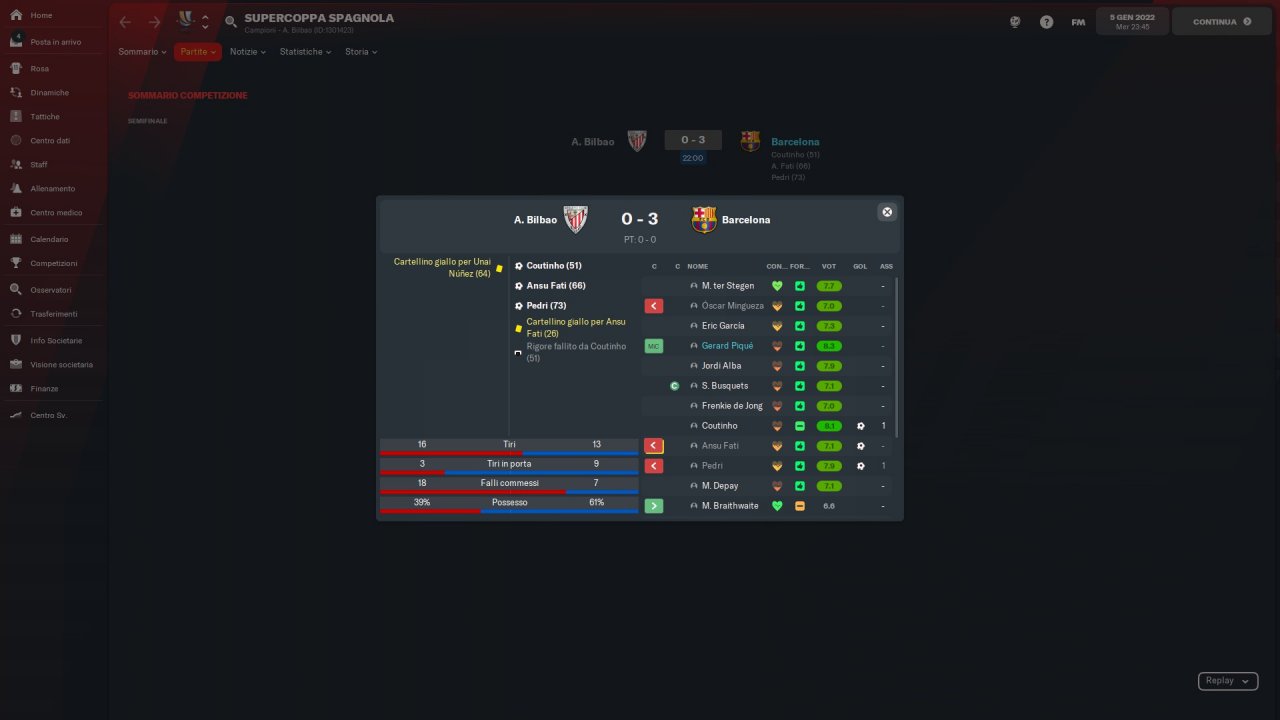Click the Barcelona team name link

pyautogui.click(x=794, y=142)
